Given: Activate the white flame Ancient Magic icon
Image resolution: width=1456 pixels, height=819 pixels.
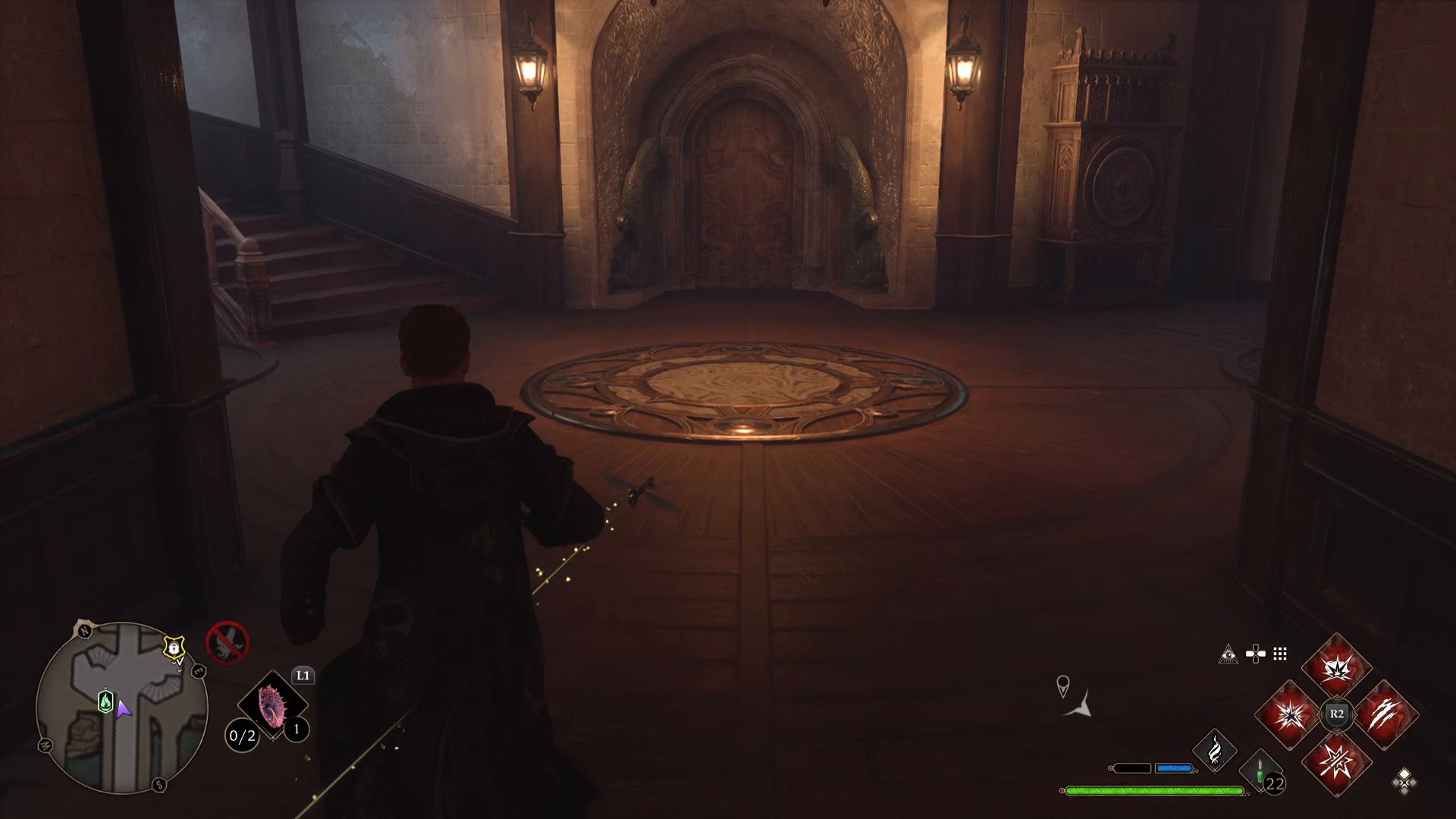Looking at the screenshot, I should (x=1214, y=751).
